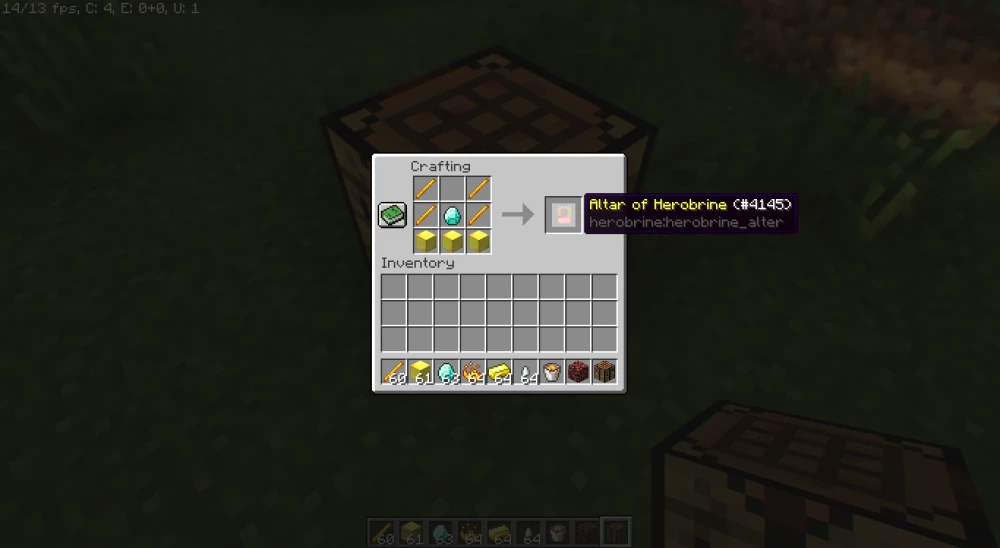Select the ghast tear stack
Screen dimensions: 1000x548
click(x=525, y=373)
